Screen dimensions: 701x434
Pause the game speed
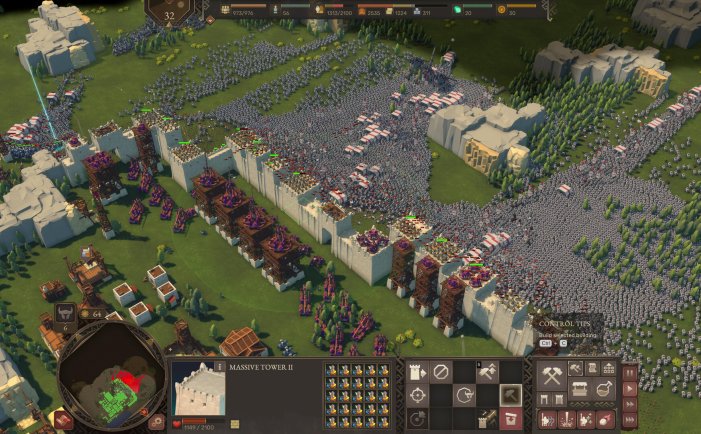click(630, 371)
